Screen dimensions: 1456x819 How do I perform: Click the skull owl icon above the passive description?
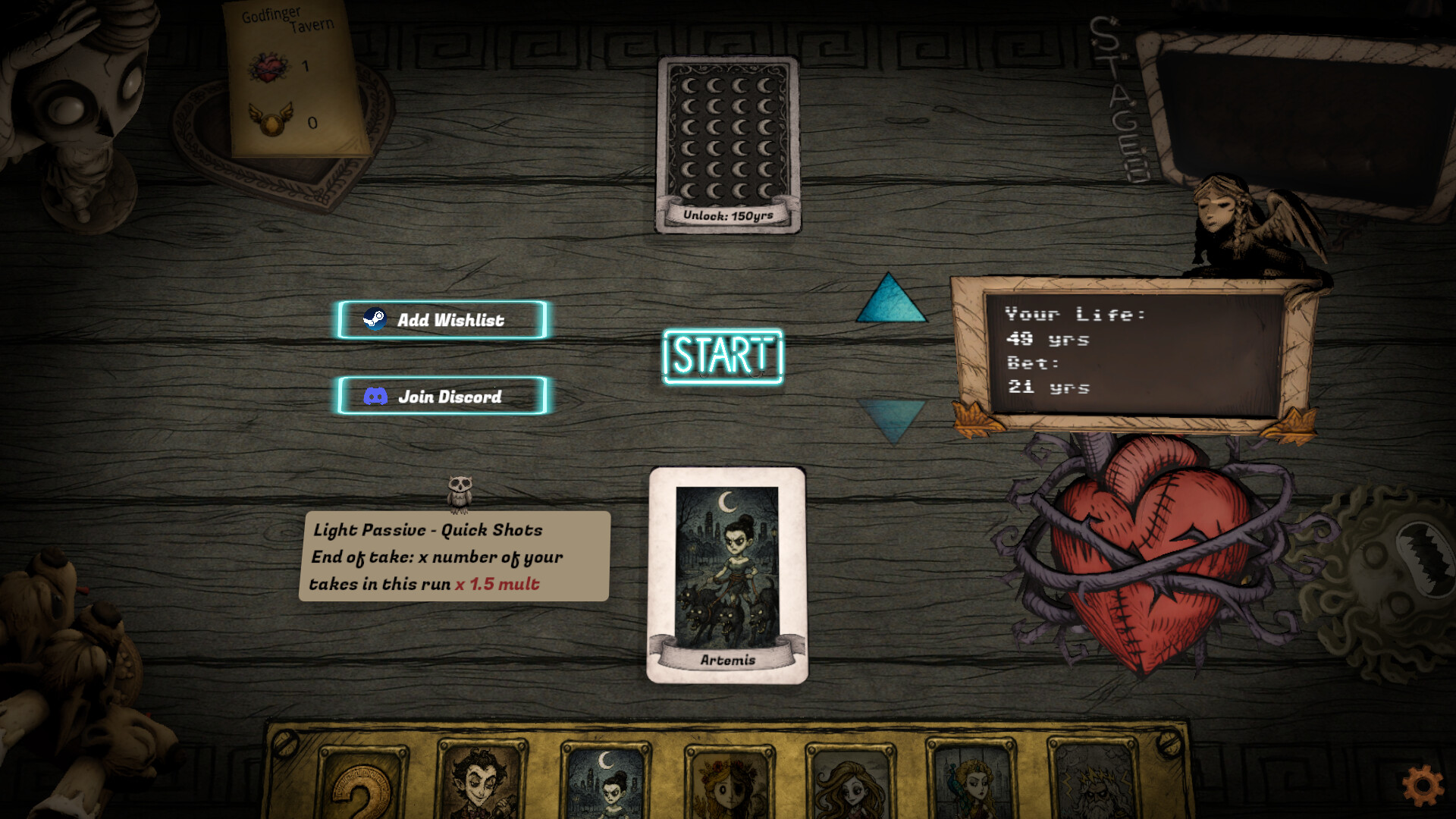click(462, 489)
